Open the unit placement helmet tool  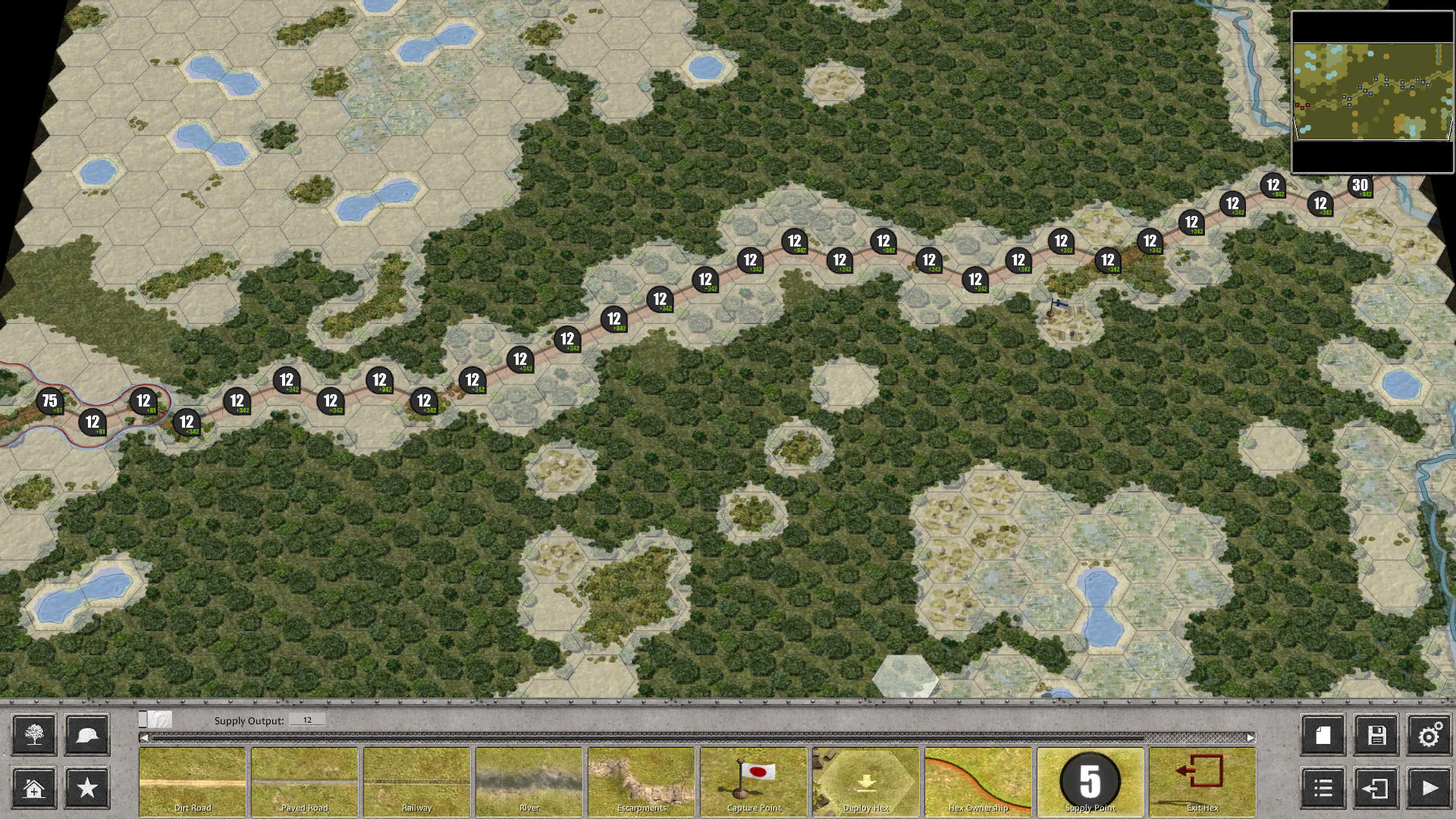[x=87, y=735]
